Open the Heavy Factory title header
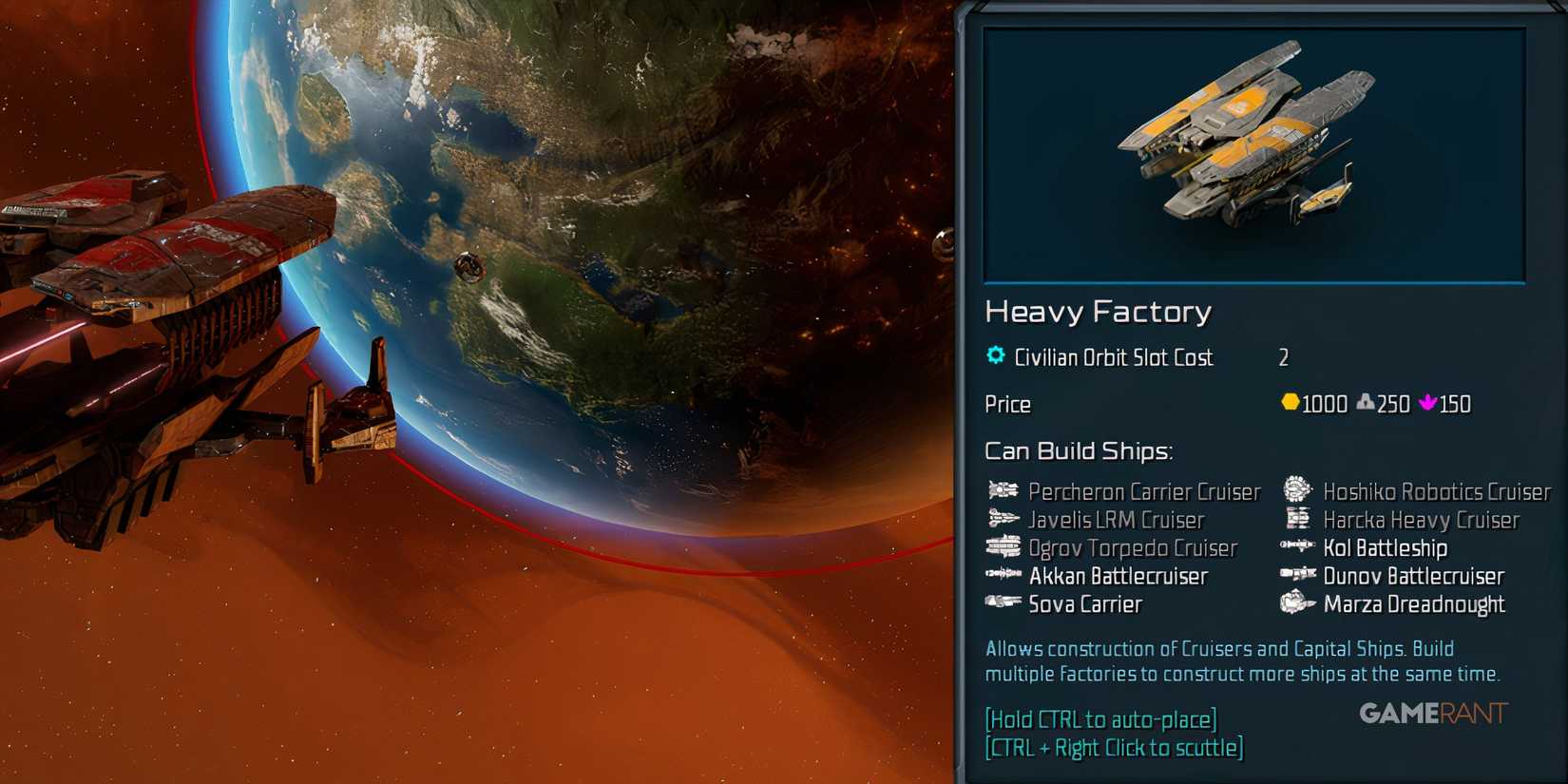 click(x=1100, y=312)
